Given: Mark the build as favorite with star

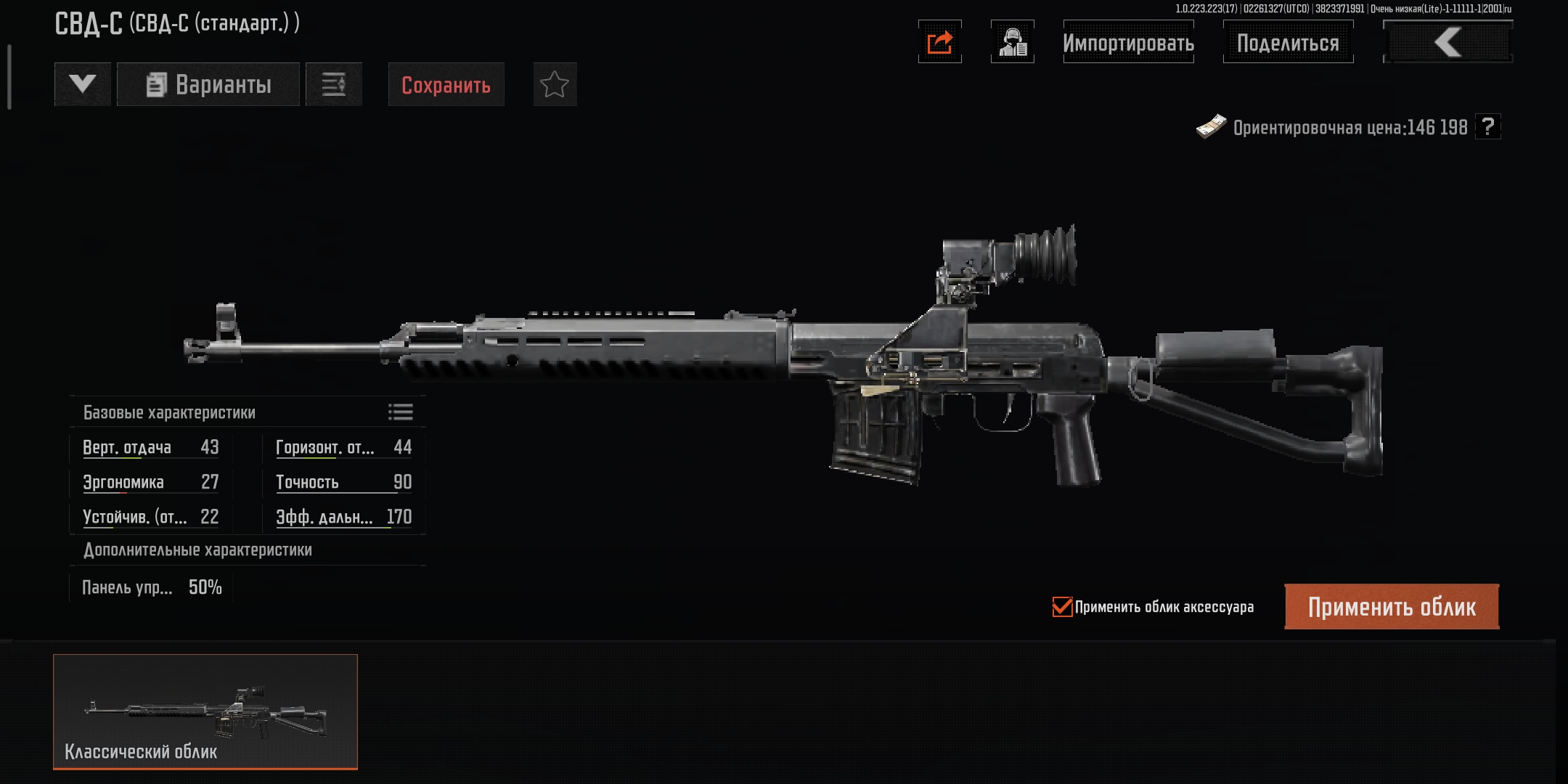Looking at the screenshot, I should [x=555, y=85].
